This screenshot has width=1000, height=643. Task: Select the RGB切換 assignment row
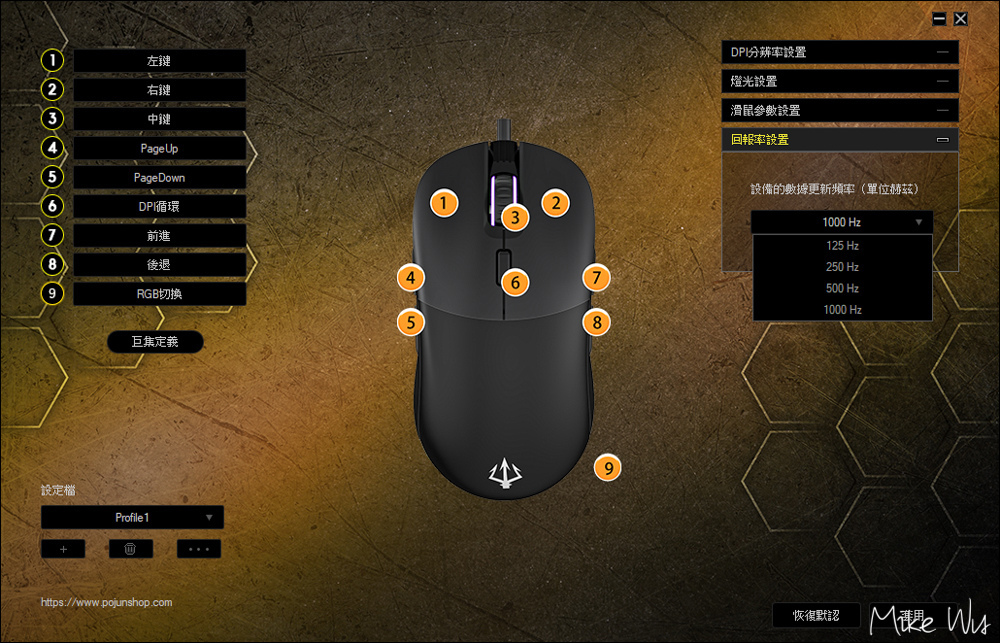(159, 294)
